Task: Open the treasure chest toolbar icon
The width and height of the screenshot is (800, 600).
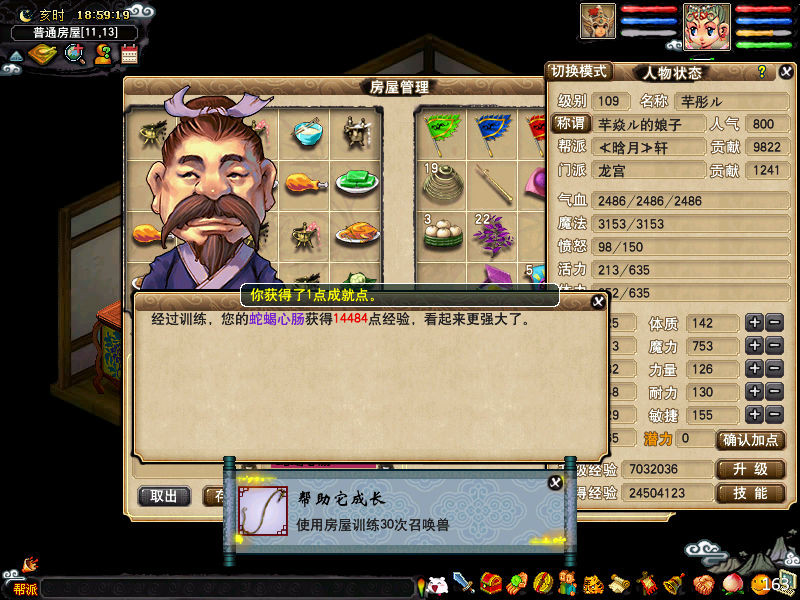Action: pos(491,582)
